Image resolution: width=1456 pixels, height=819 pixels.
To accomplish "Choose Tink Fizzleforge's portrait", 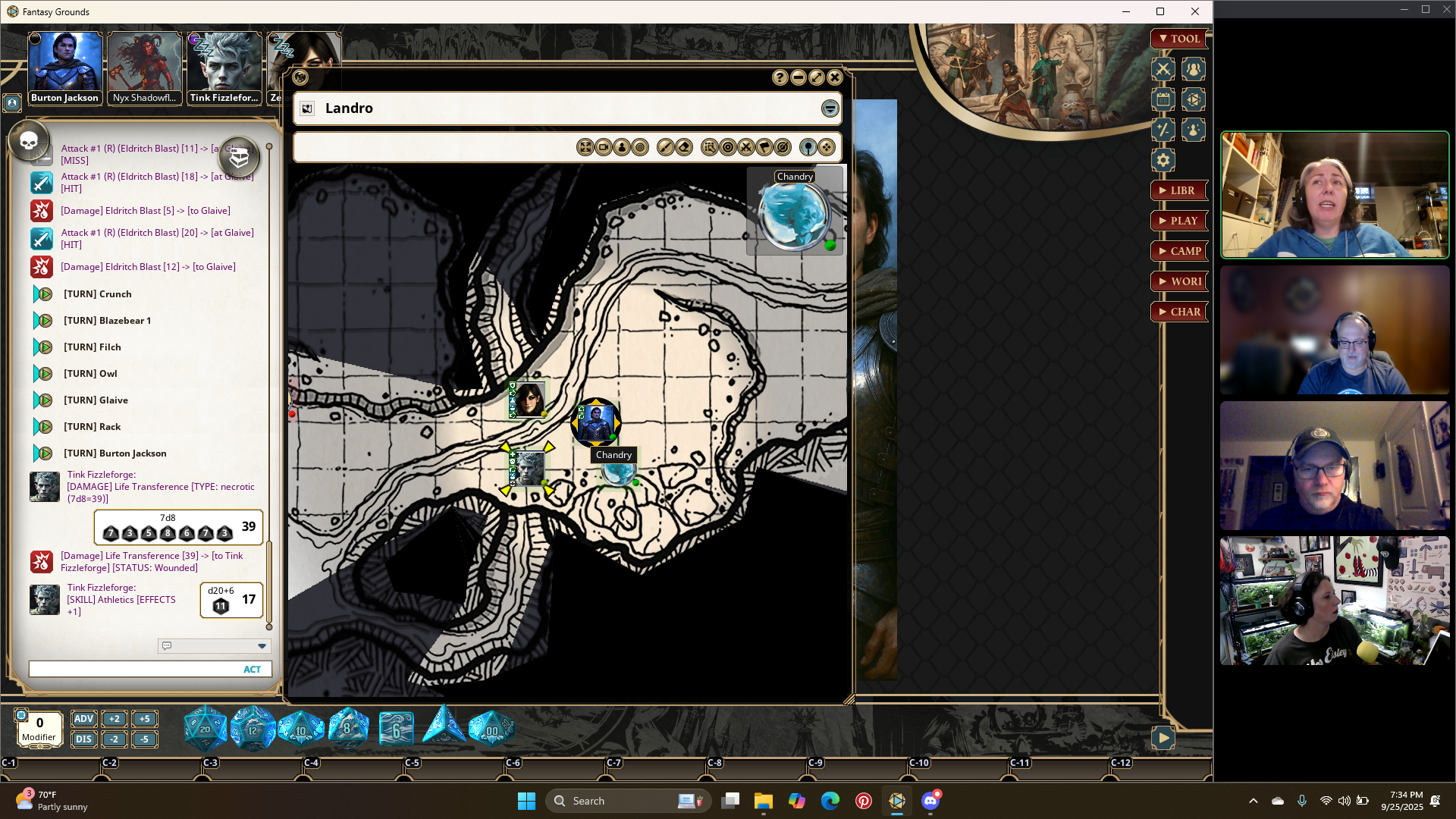I will click(x=224, y=68).
